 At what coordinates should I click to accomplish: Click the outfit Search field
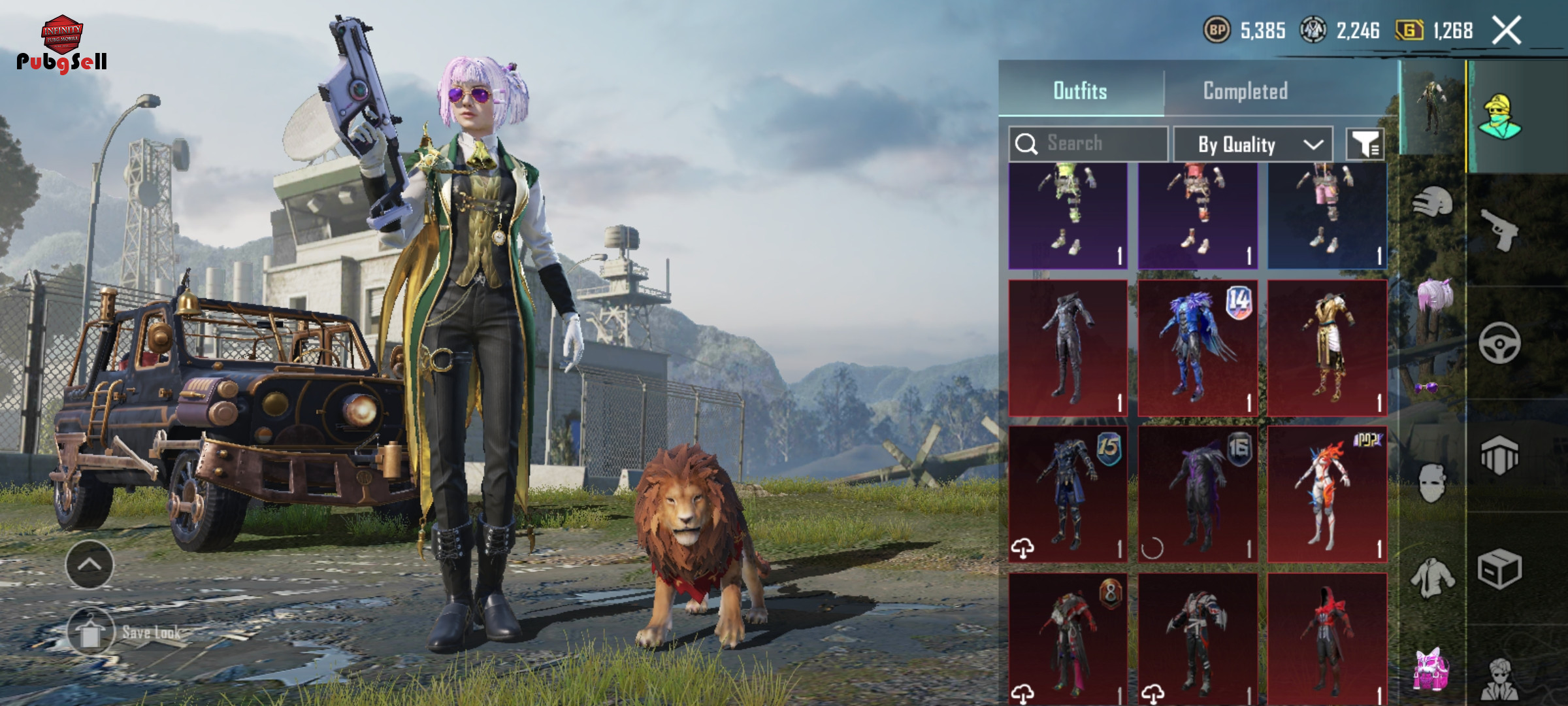coord(1088,144)
